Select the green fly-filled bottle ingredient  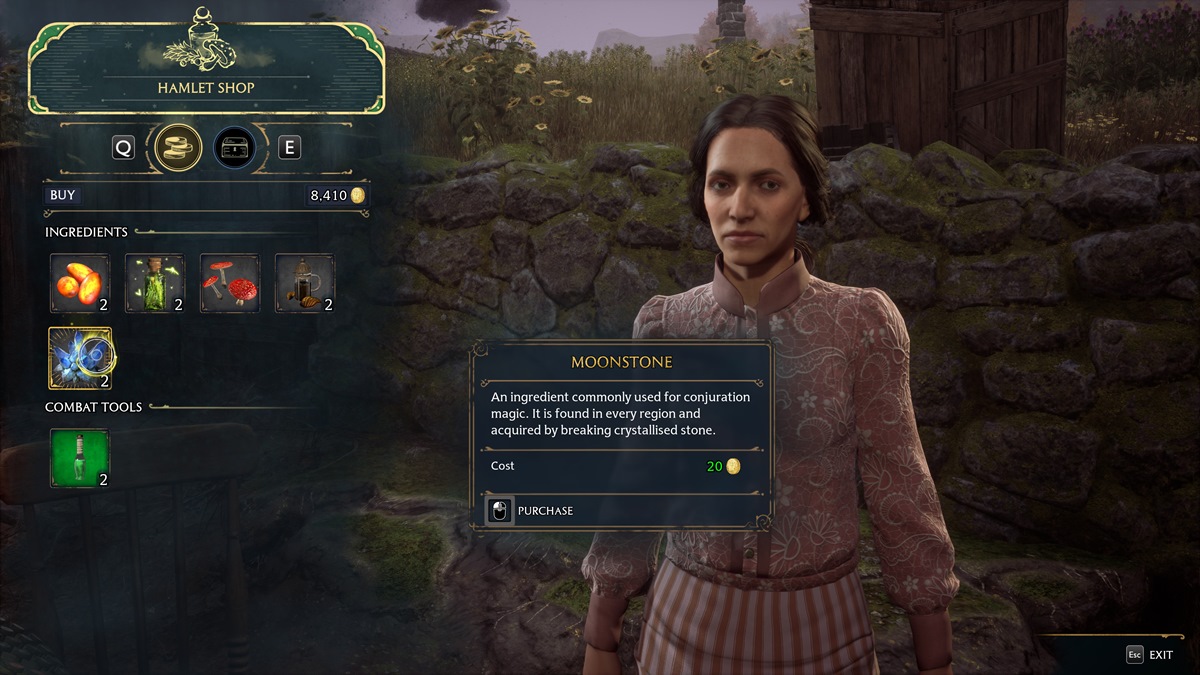155,283
